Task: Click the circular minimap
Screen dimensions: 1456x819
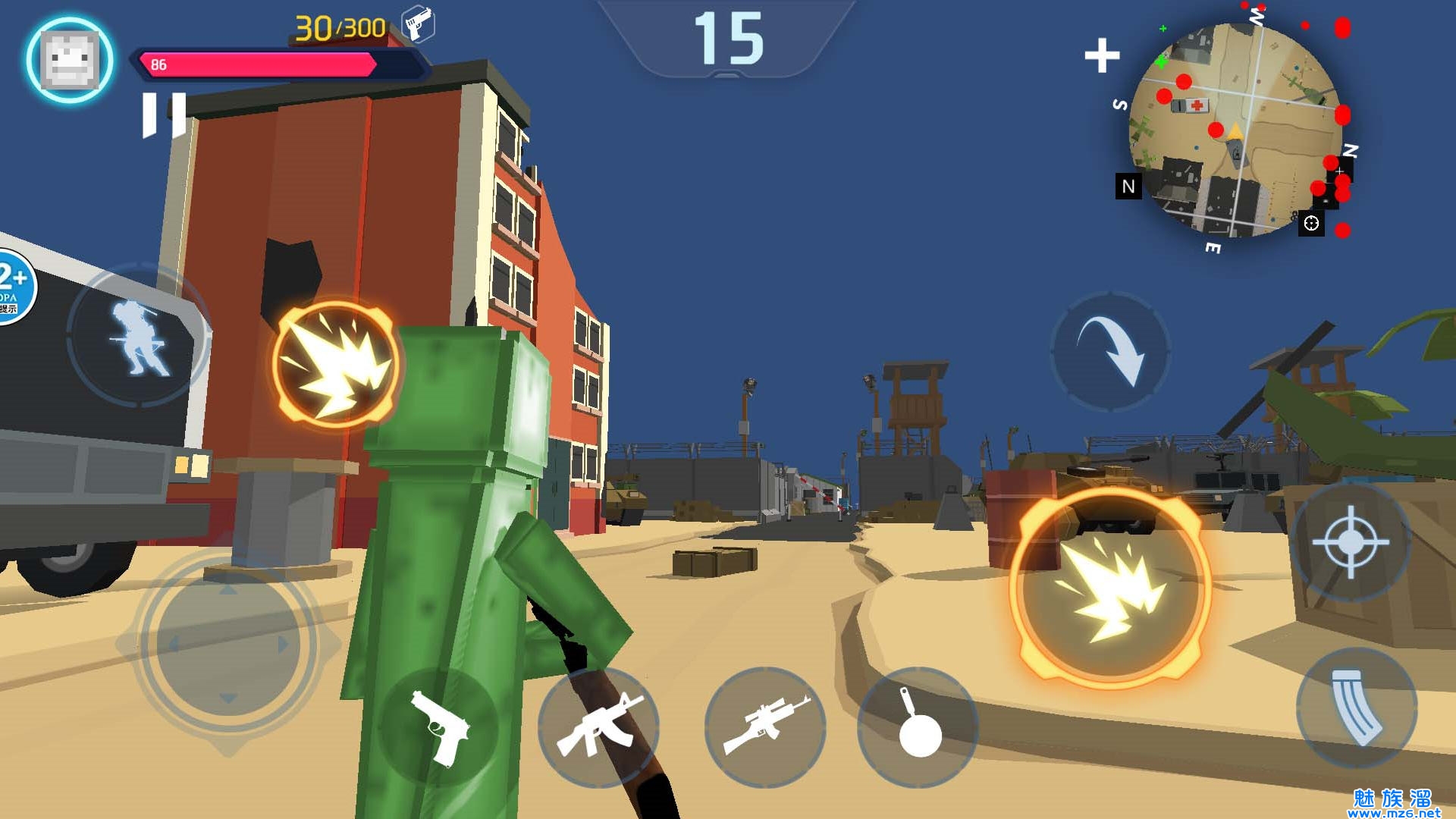Action: tap(1235, 129)
